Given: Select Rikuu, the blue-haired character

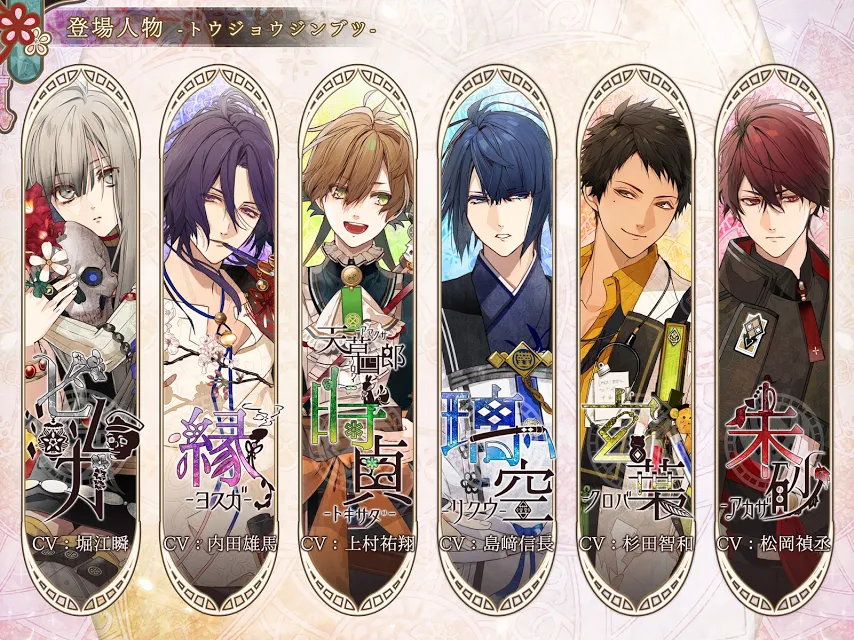Looking at the screenshot, I should pos(497,330).
